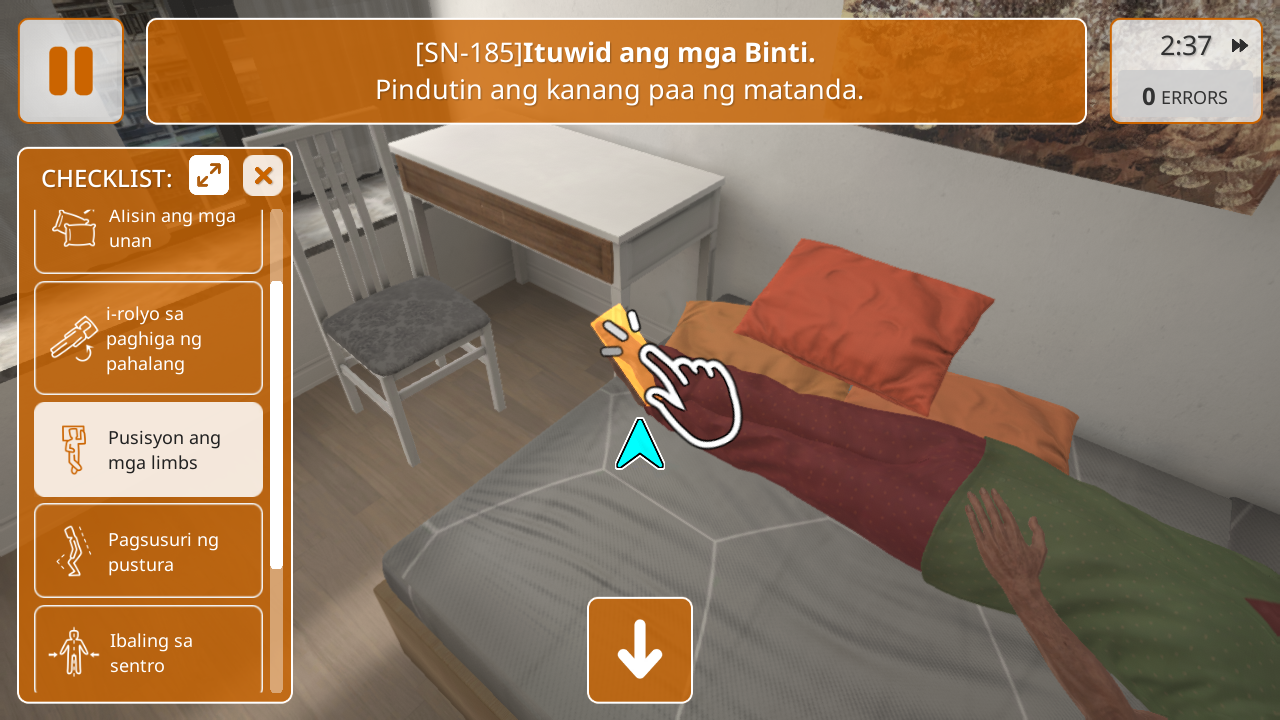Image resolution: width=1280 pixels, height=720 pixels.
Task: Choose the 'Pusisyon ang mga limbs' step
Action: 148,450
